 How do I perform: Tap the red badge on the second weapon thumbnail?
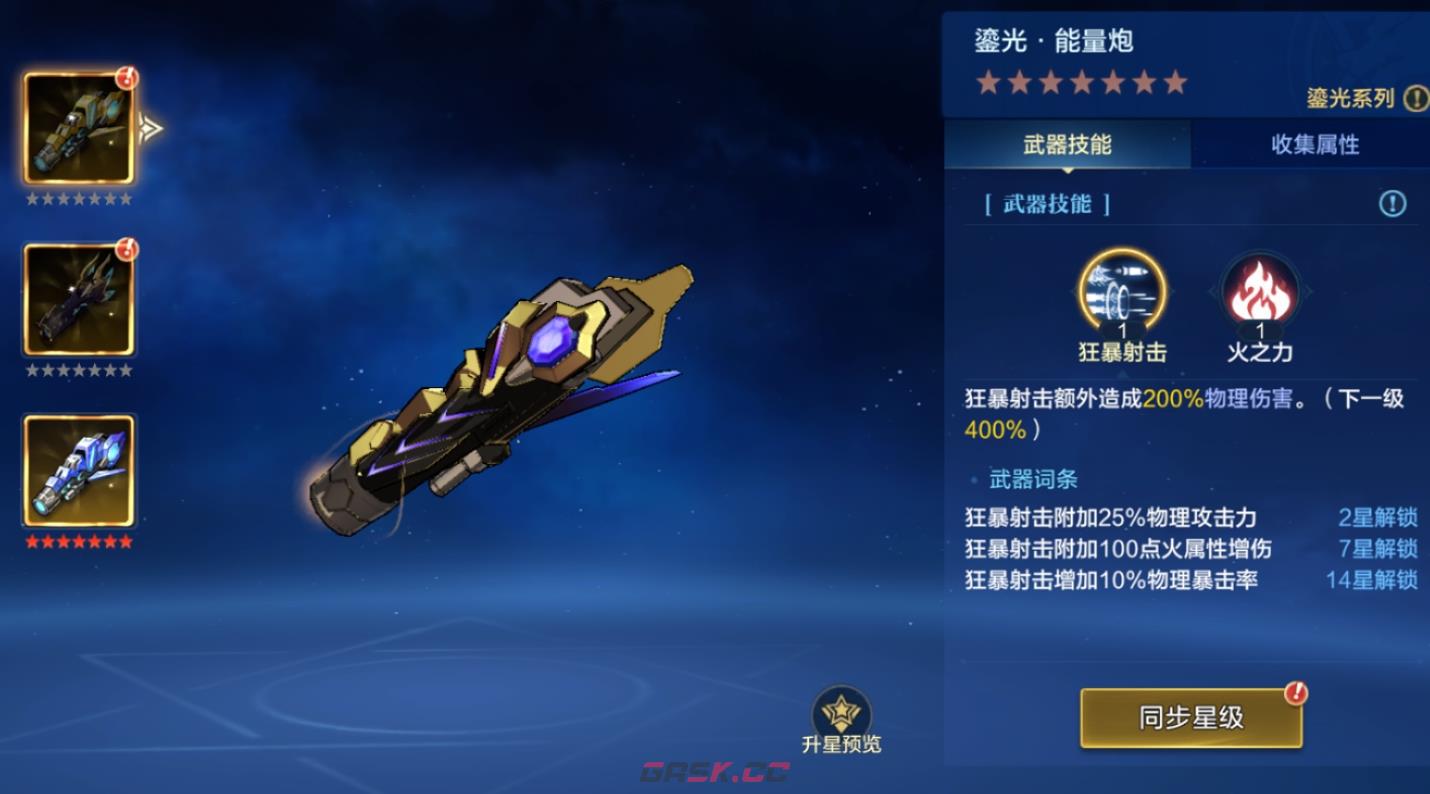point(129,250)
